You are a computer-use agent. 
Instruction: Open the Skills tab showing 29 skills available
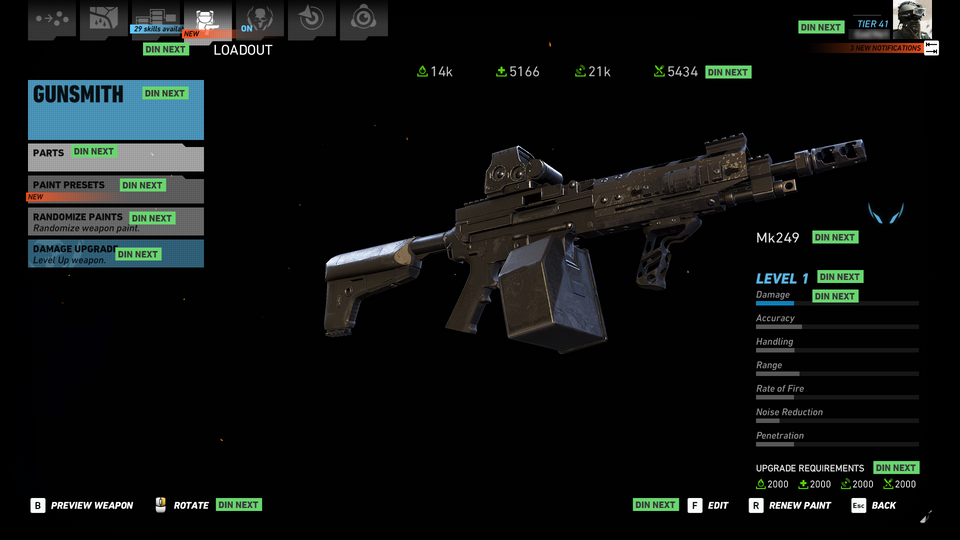(x=155, y=20)
